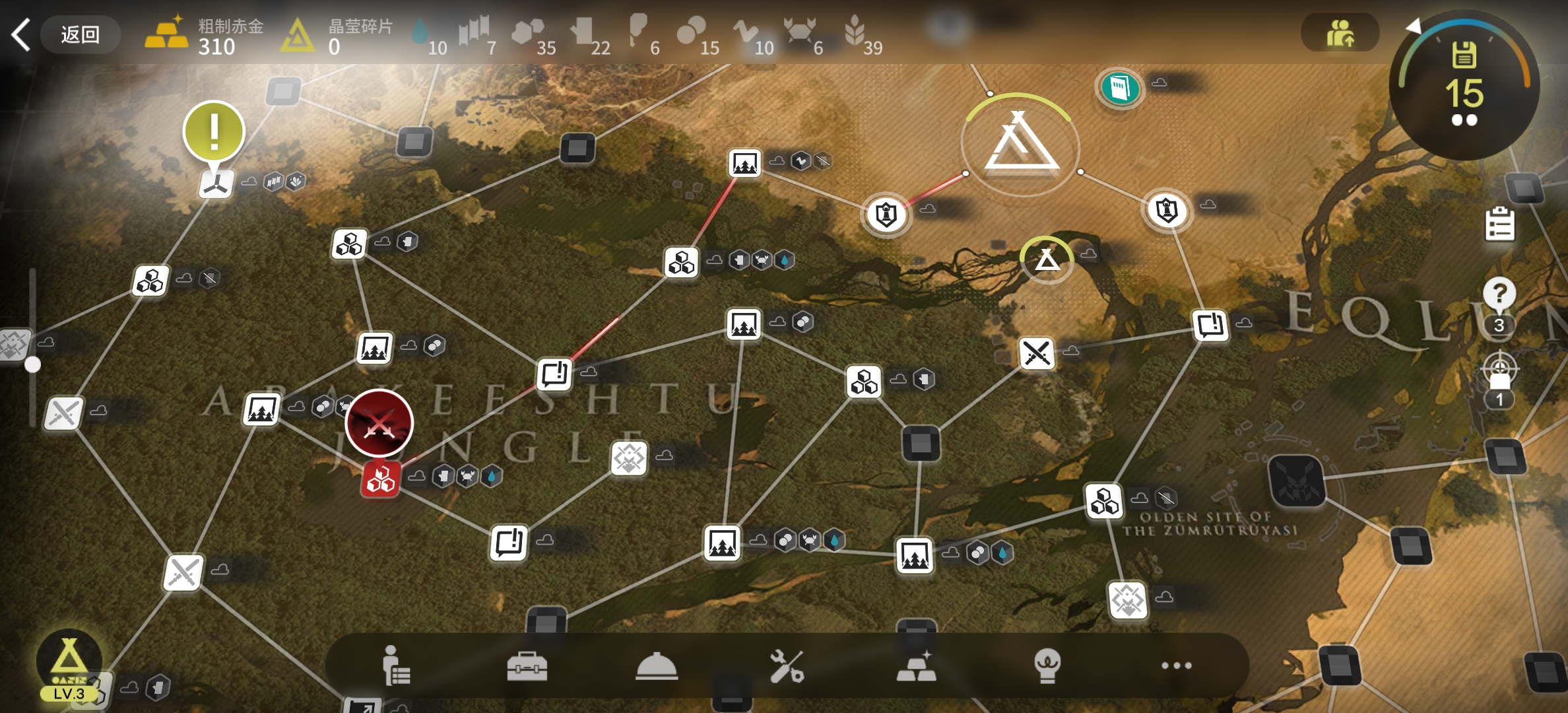Open the operator roster toolbar icon
The height and width of the screenshot is (713, 1568).
click(396, 665)
